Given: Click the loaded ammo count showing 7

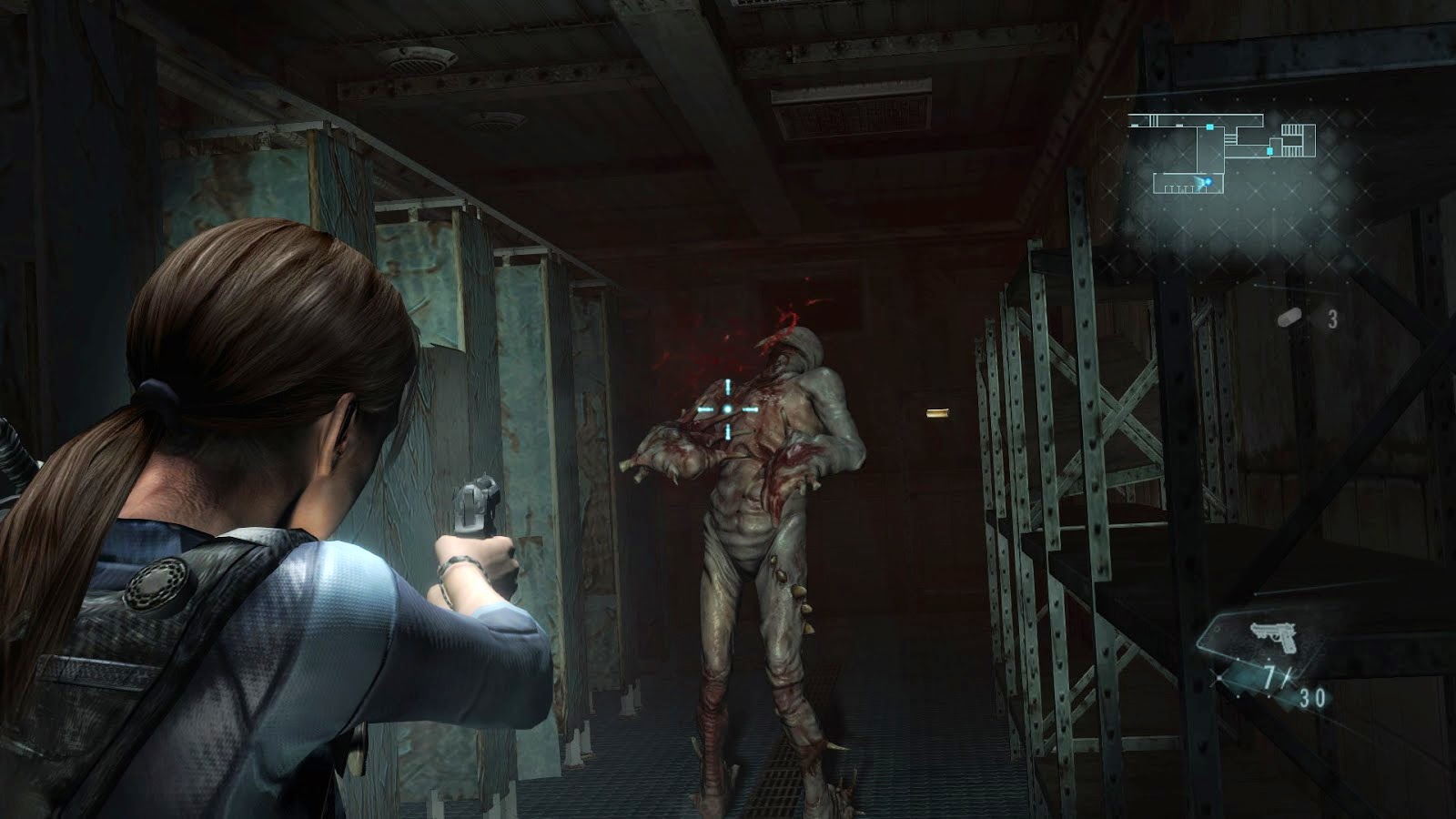Looking at the screenshot, I should point(1270,677).
